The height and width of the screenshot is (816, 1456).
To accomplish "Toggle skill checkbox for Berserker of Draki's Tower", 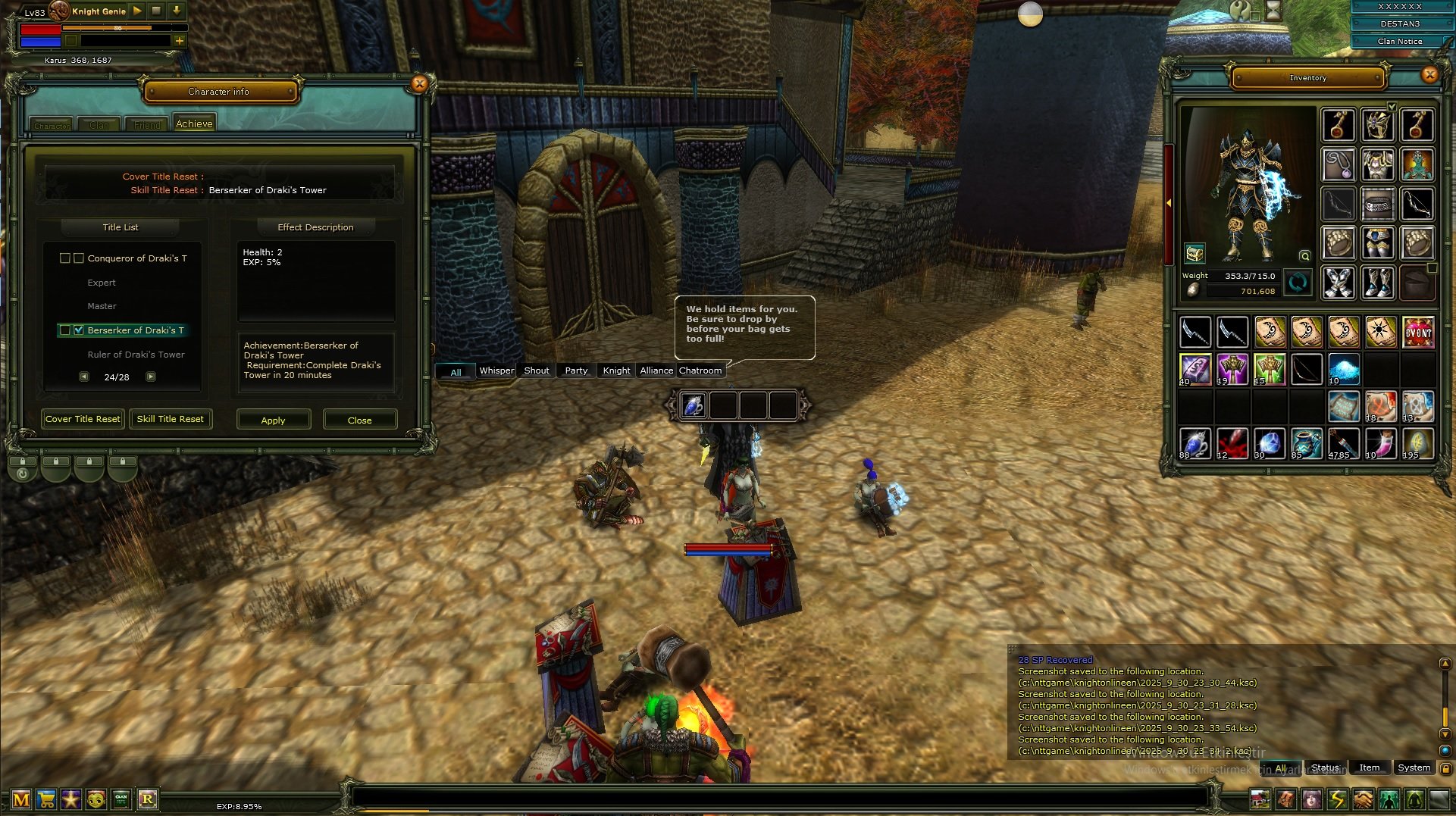I will tap(79, 330).
